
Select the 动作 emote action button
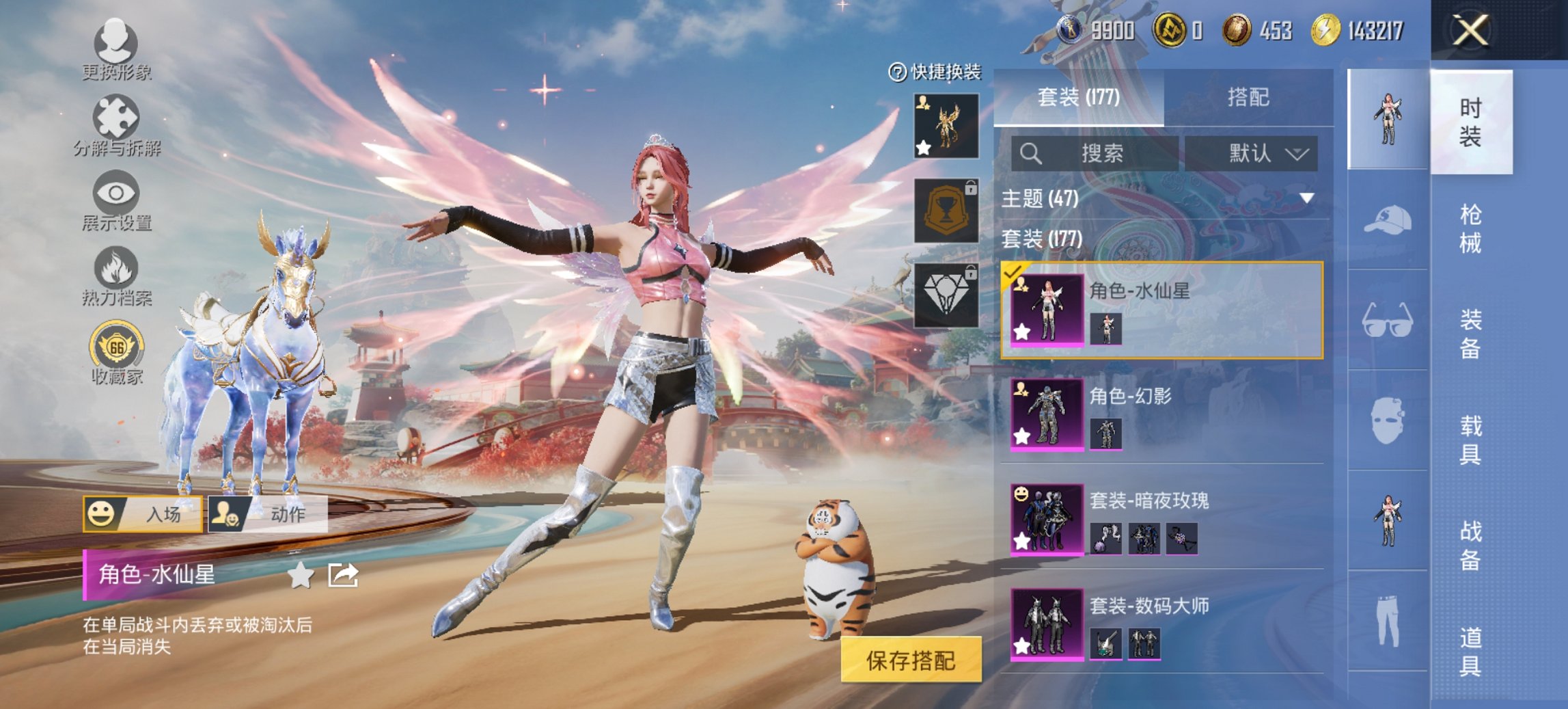pyautogui.click(x=269, y=514)
